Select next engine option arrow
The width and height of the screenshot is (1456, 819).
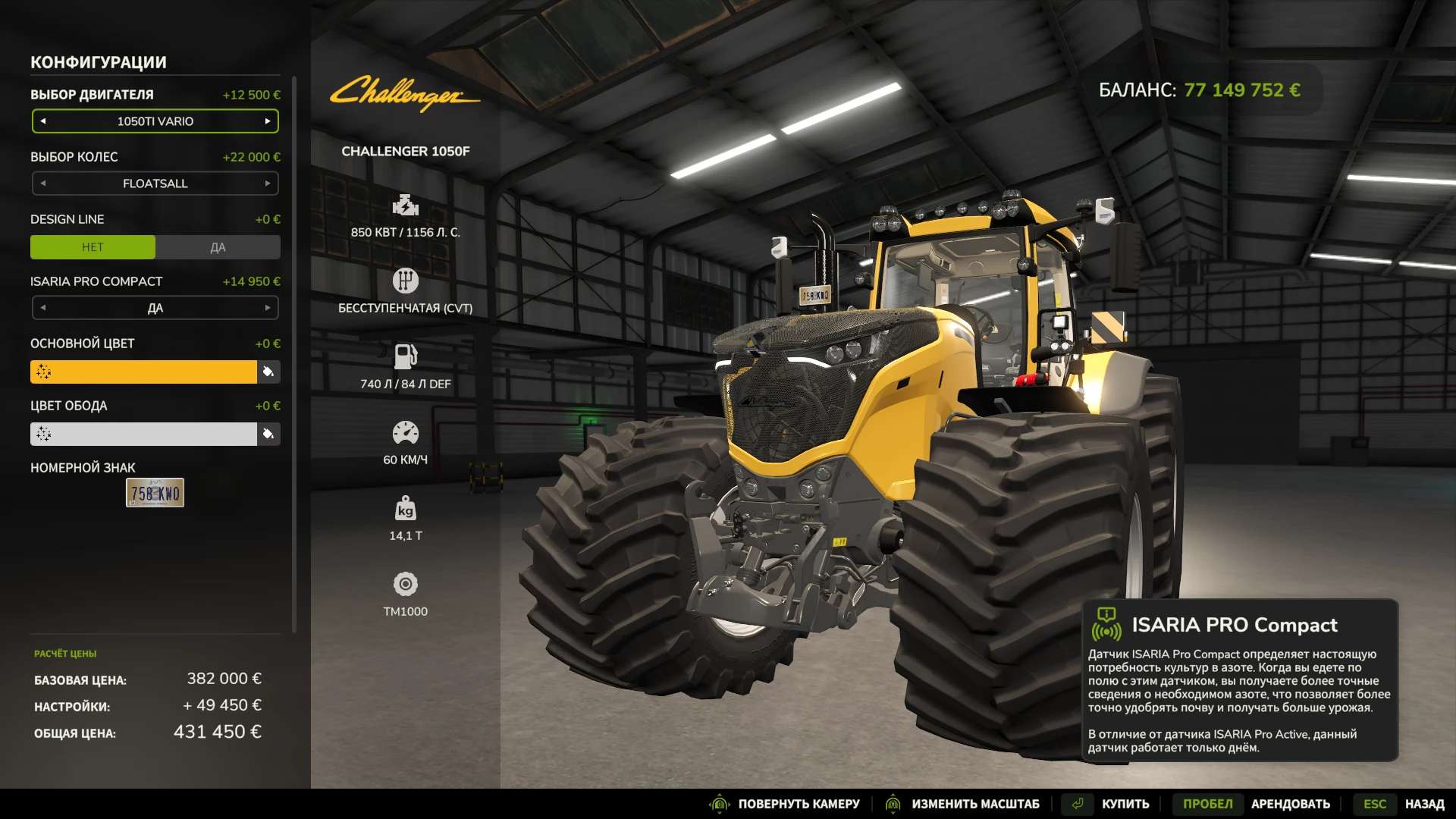[268, 121]
